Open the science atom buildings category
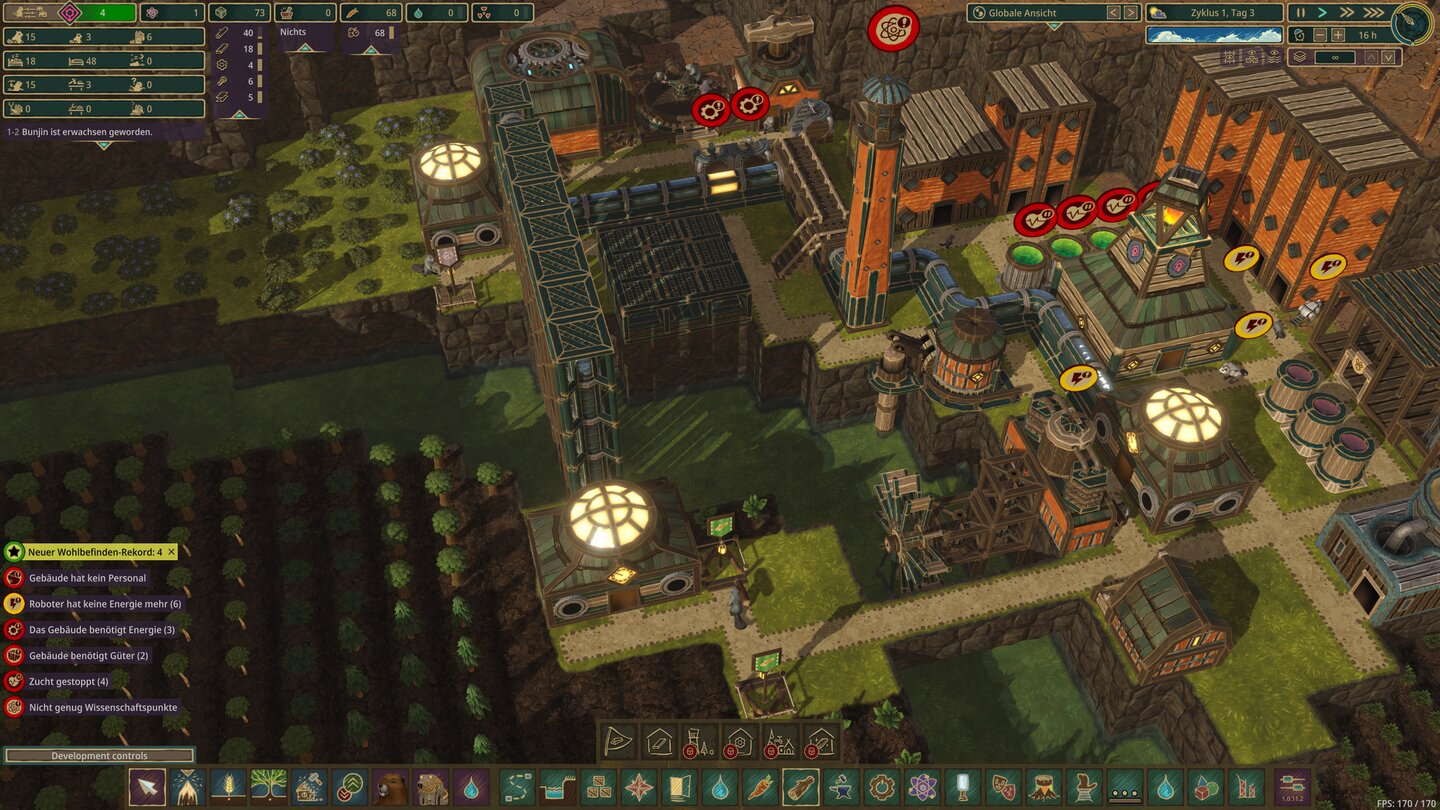The height and width of the screenshot is (810, 1440). tap(922, 787)
